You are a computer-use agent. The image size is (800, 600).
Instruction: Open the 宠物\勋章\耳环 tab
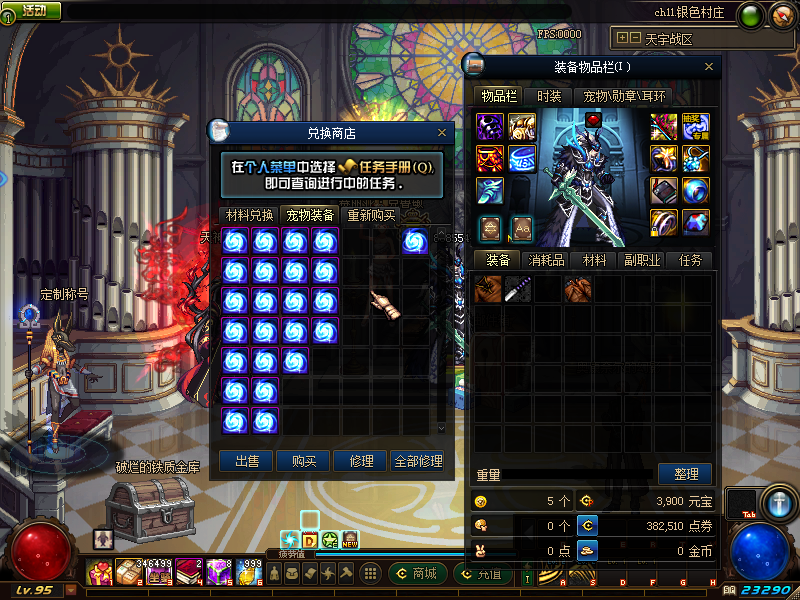pyautogui.click(x=625, y=97)
